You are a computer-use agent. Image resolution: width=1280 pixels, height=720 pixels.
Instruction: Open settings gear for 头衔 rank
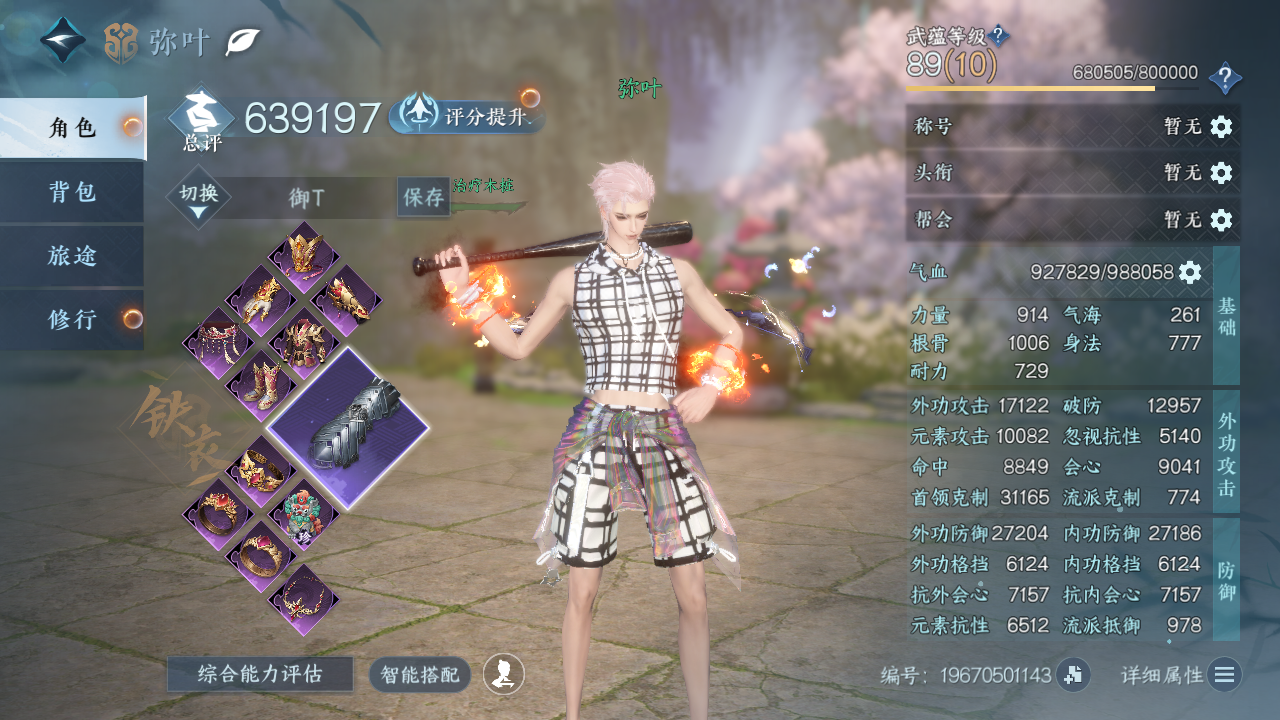1221,173
